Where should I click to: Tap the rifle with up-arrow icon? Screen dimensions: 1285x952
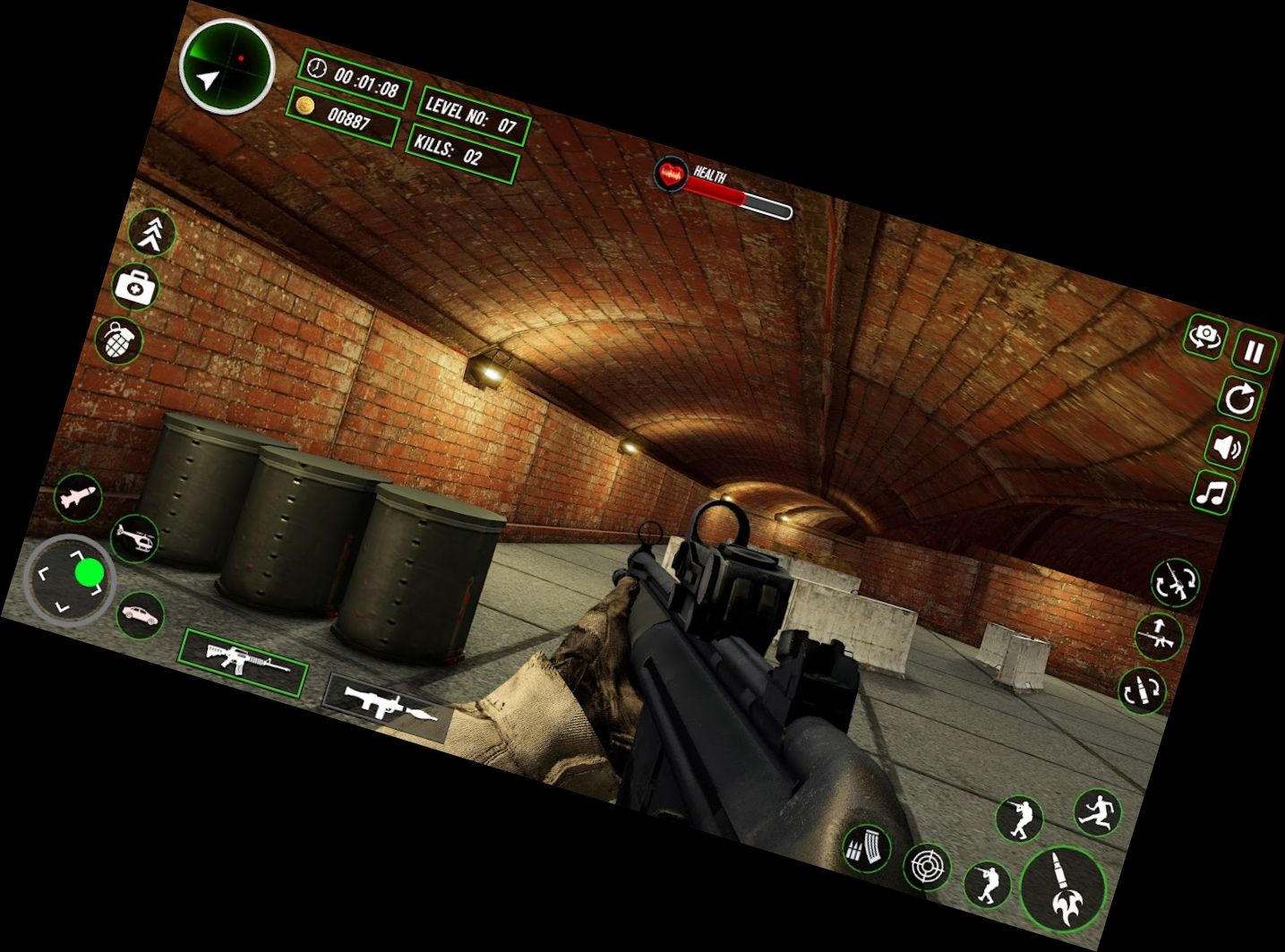(1158, 638)
